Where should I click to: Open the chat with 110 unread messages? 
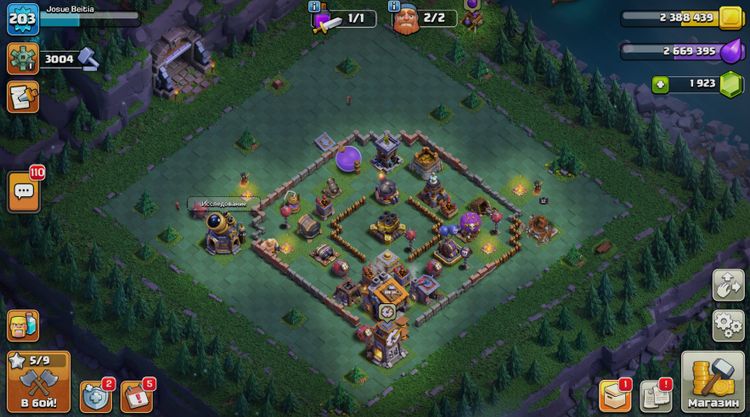(x=24, y=190)
